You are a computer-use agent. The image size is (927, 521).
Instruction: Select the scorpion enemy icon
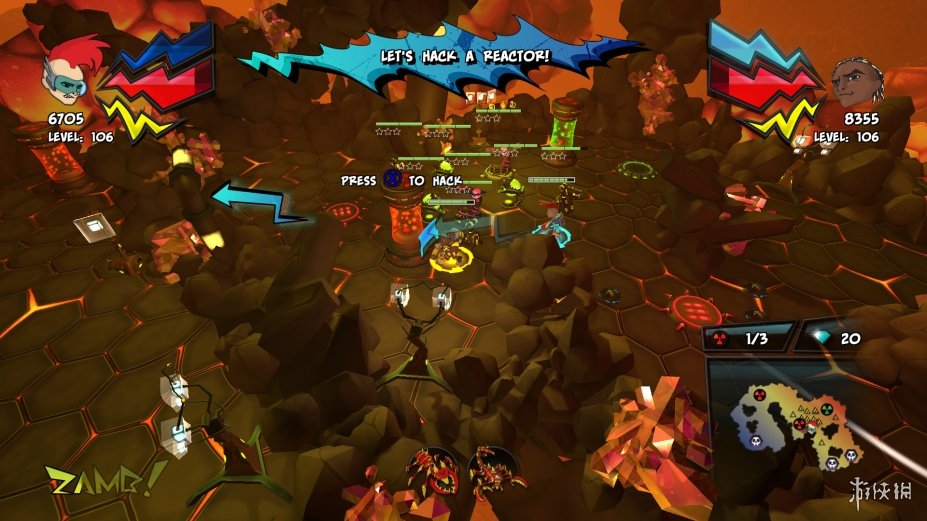(496, 471)
